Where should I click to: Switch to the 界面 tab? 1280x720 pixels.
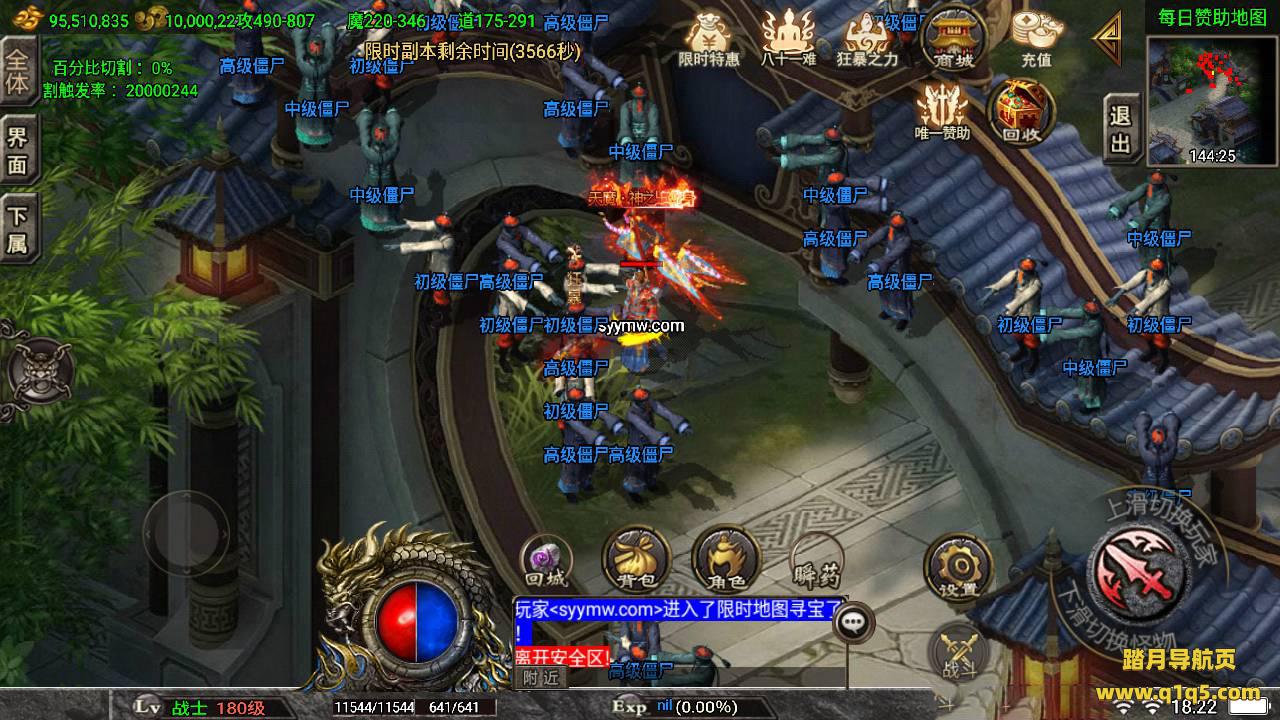pos(17,151)
